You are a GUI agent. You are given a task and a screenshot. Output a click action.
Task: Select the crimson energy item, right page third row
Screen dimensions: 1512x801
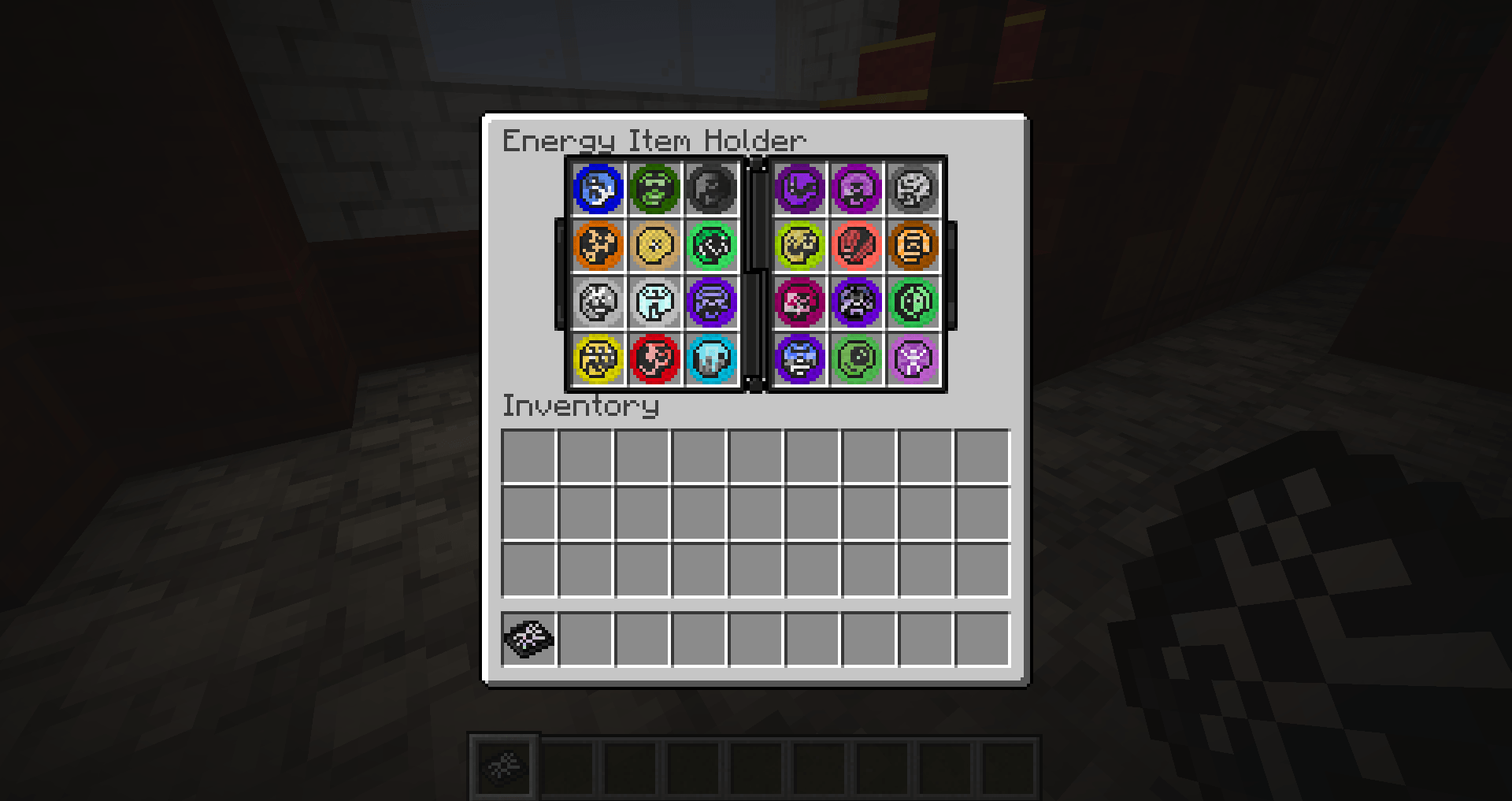click(x=799, y=302)
